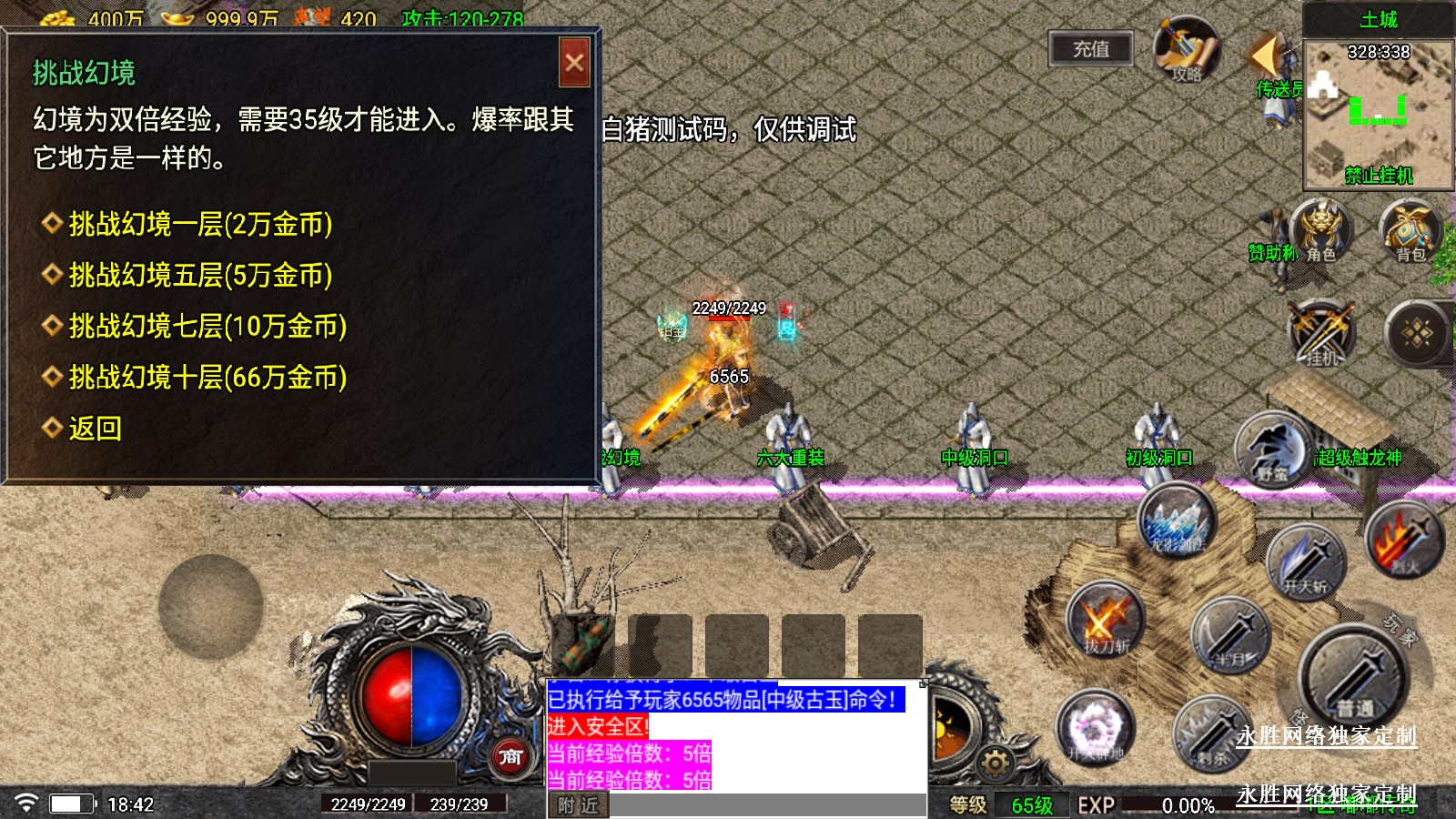The width and height of the screenshot is (1456, 819).
Task: Show the 角色 character sheet
Action: [1320, 231]
